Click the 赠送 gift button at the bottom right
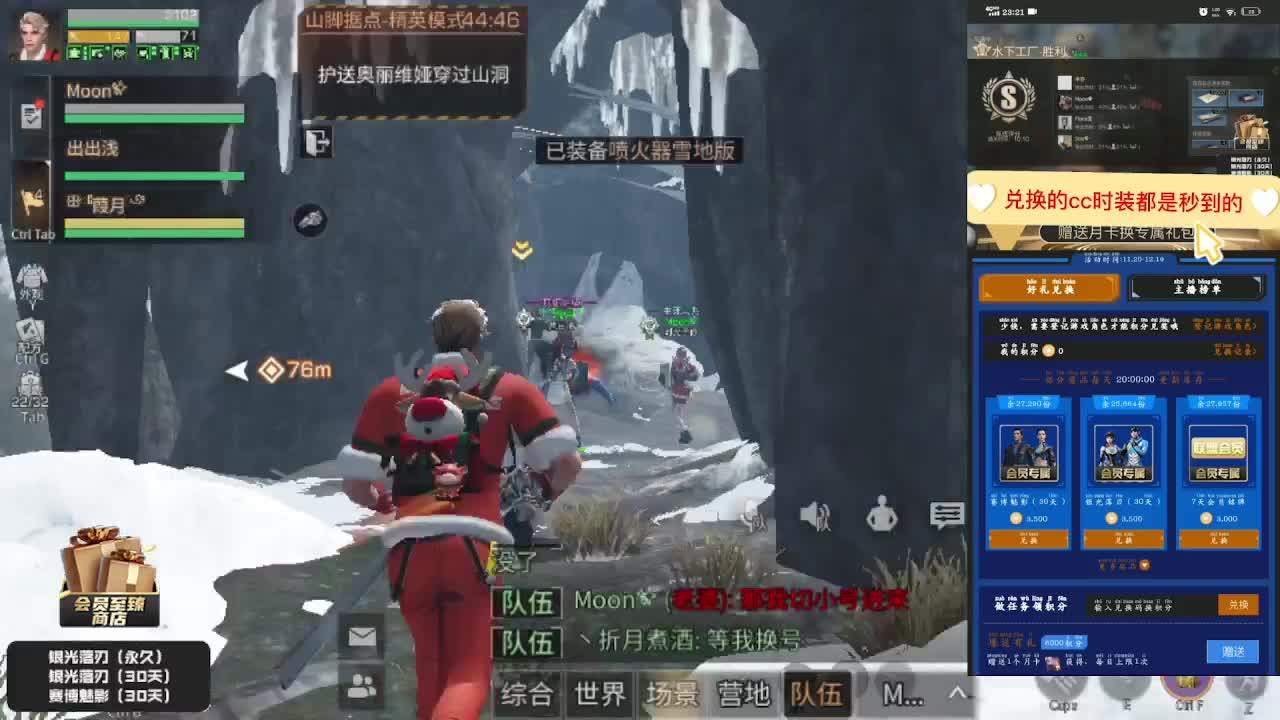Screen dimensions: 1280x720 1233,650
